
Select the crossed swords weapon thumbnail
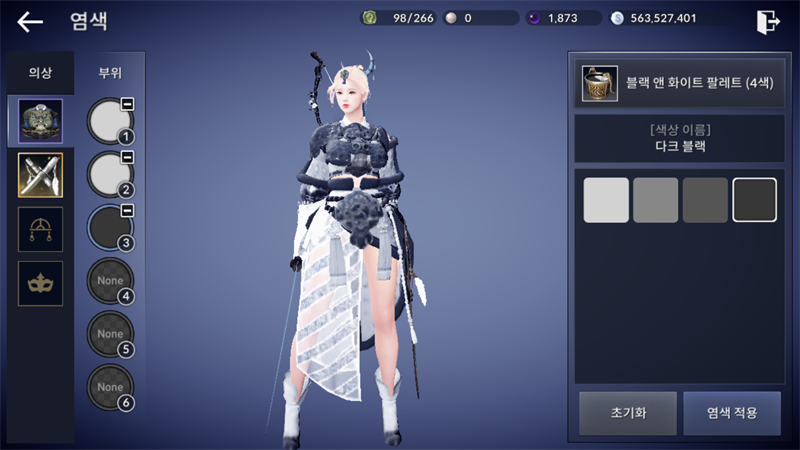(x=41, y=175)
